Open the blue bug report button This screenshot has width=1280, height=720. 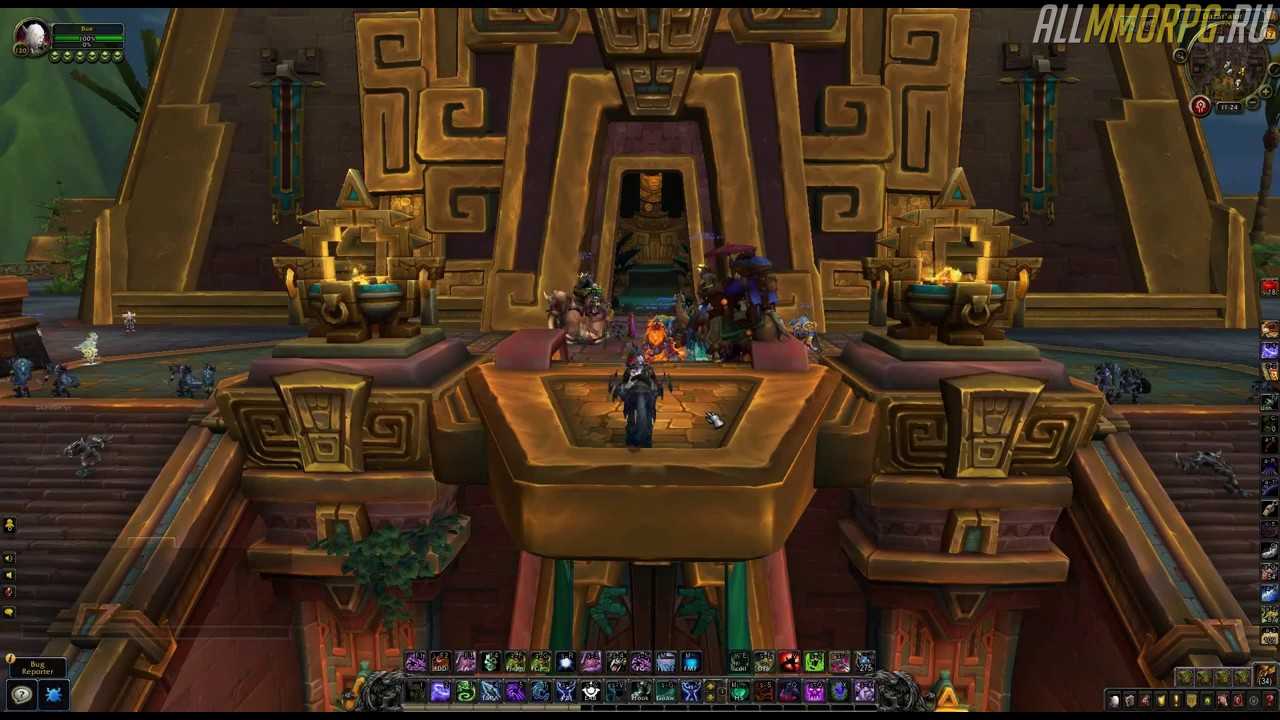coord(54,694)
